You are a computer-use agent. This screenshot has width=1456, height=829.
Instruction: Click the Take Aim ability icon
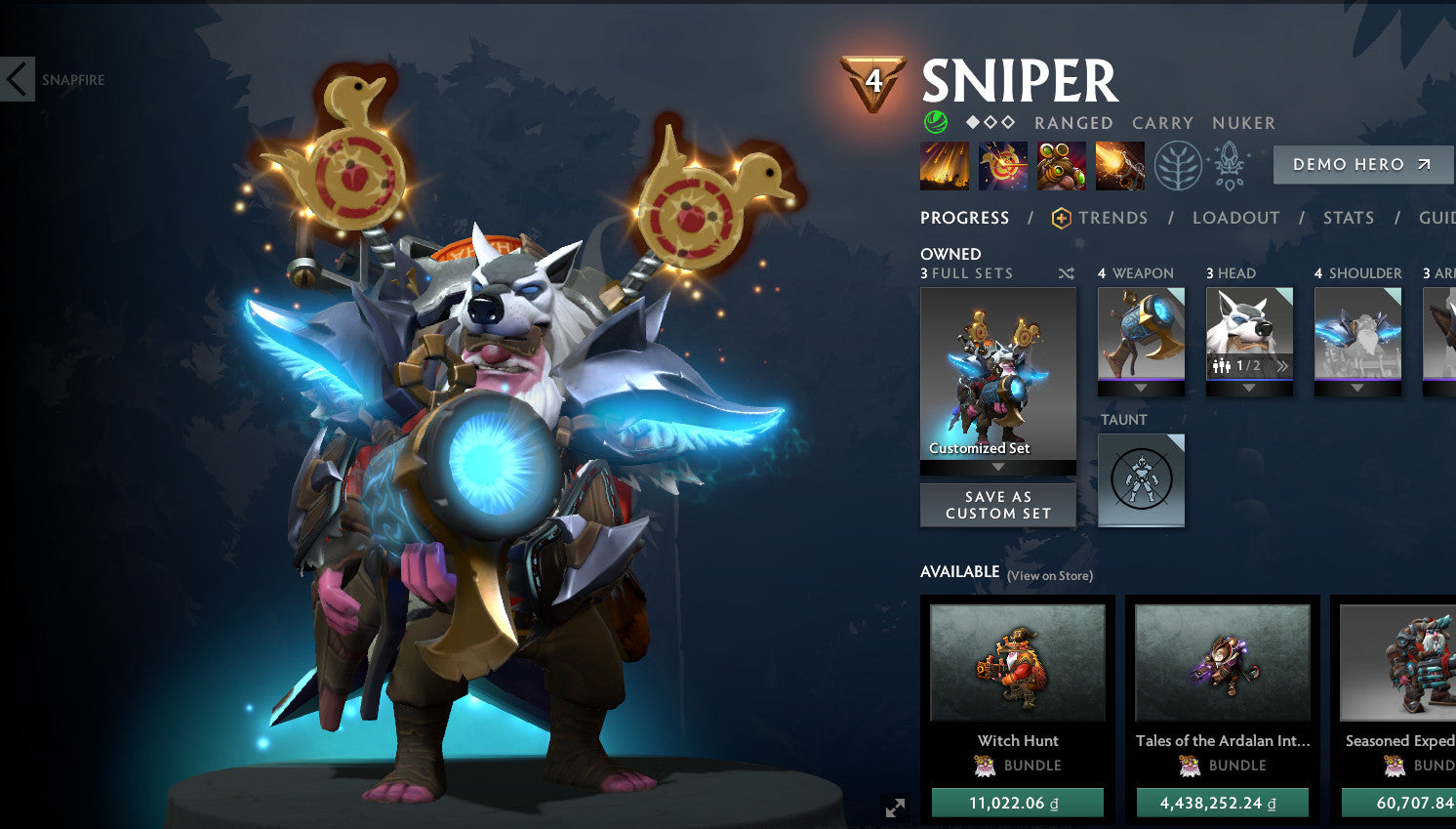click(x=1063, y=164)
